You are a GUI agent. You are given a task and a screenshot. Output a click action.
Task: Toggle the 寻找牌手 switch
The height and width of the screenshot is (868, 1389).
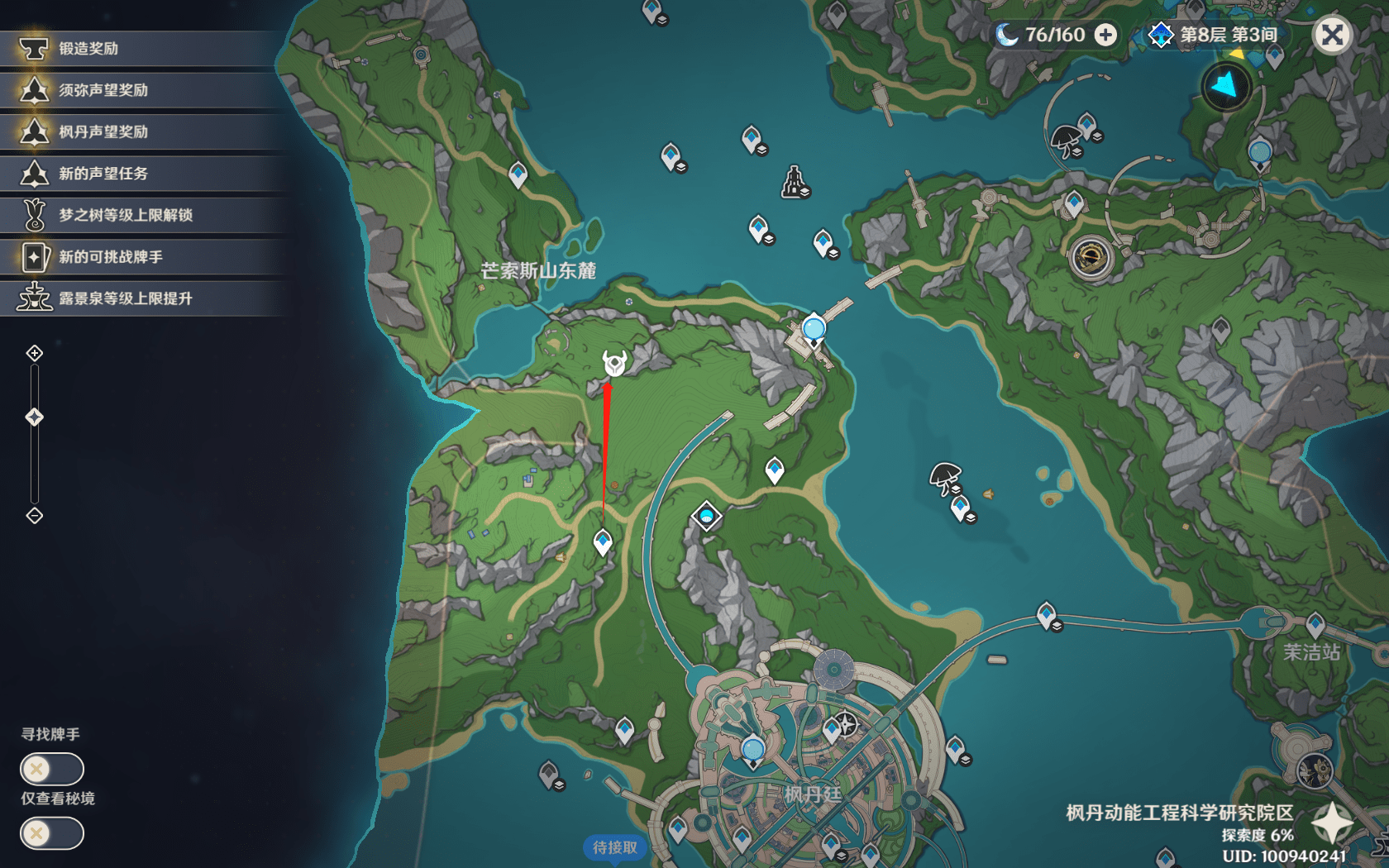(51, 770)
